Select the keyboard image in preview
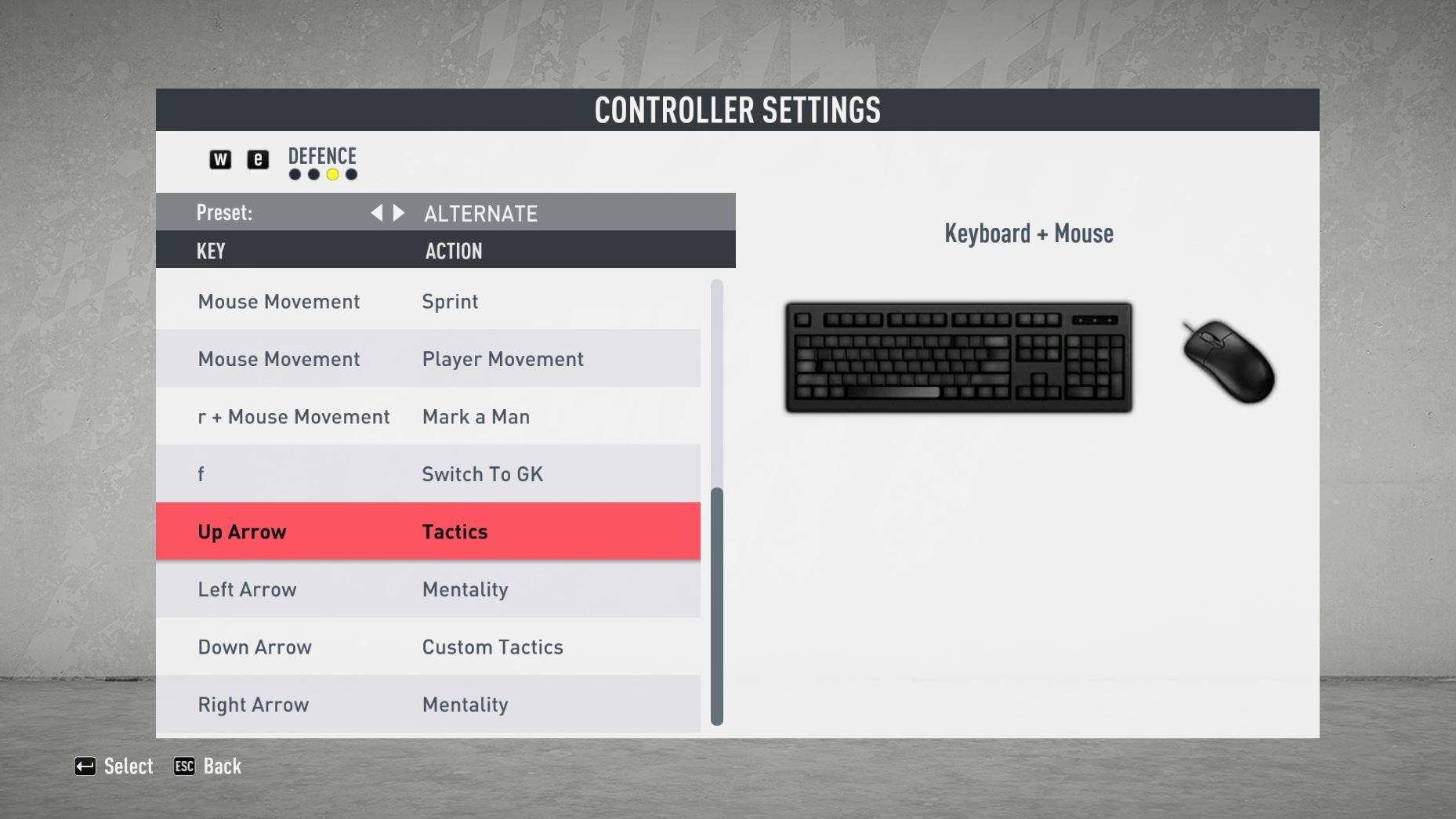 958,357
